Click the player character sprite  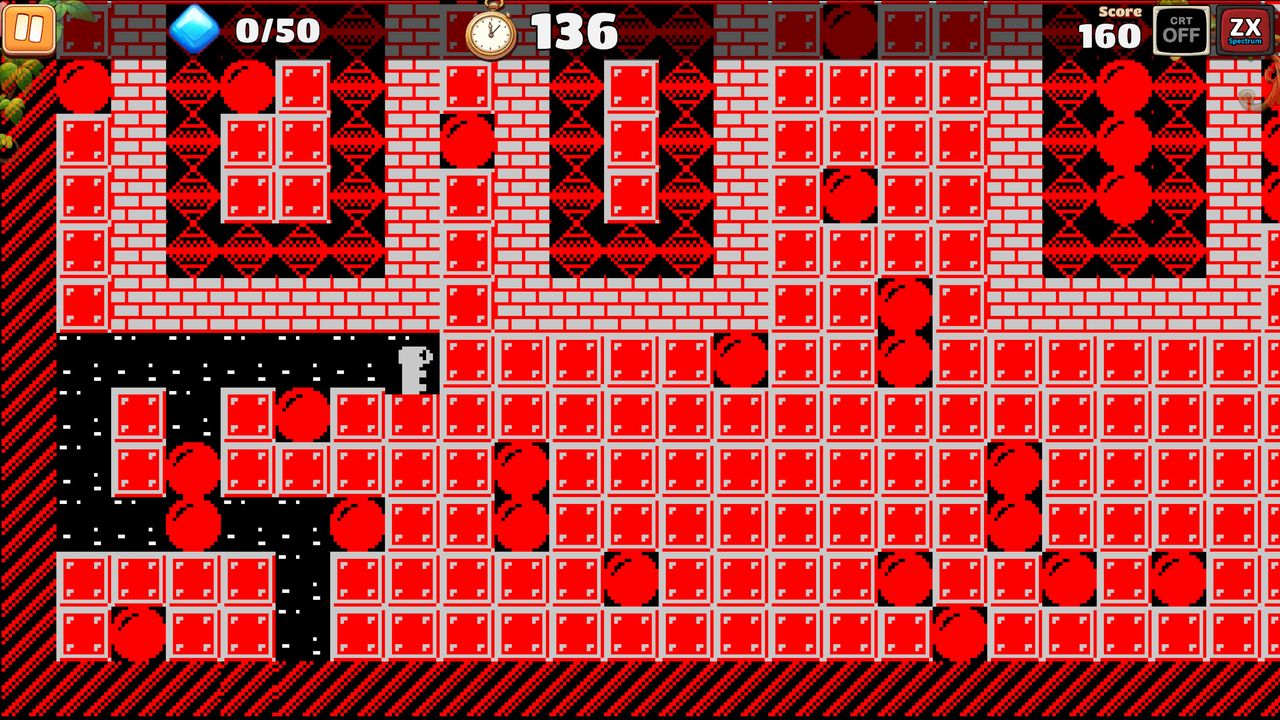[416, 368]
